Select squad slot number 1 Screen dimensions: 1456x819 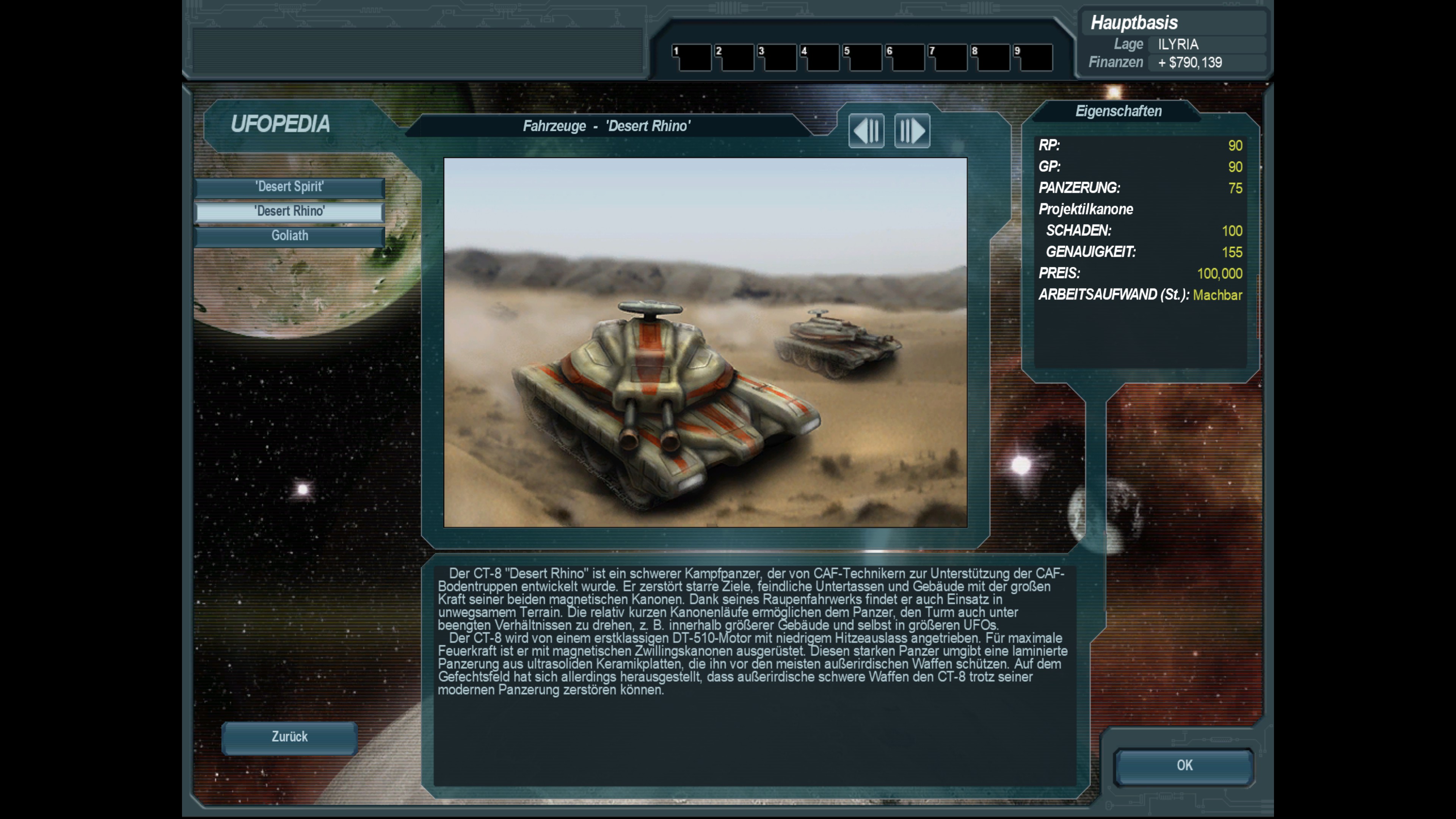tap(692, 58)
